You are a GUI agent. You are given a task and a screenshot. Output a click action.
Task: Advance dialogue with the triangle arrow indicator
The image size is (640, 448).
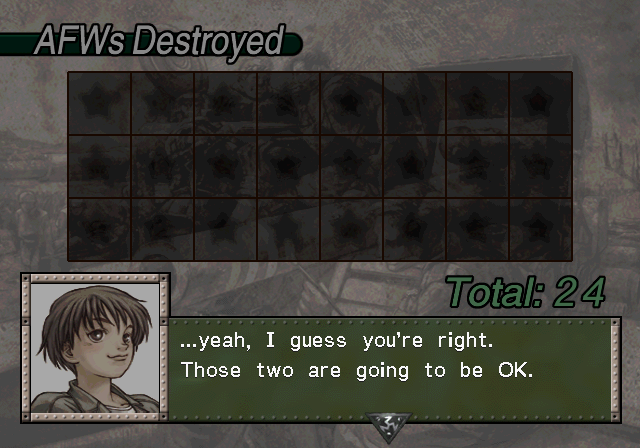pos(386,426)
